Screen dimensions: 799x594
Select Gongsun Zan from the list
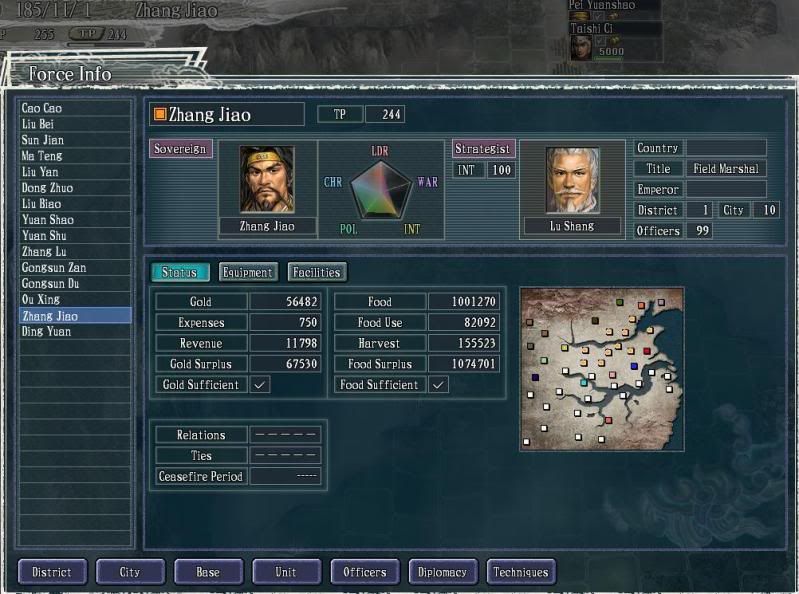tap(75, 268)
